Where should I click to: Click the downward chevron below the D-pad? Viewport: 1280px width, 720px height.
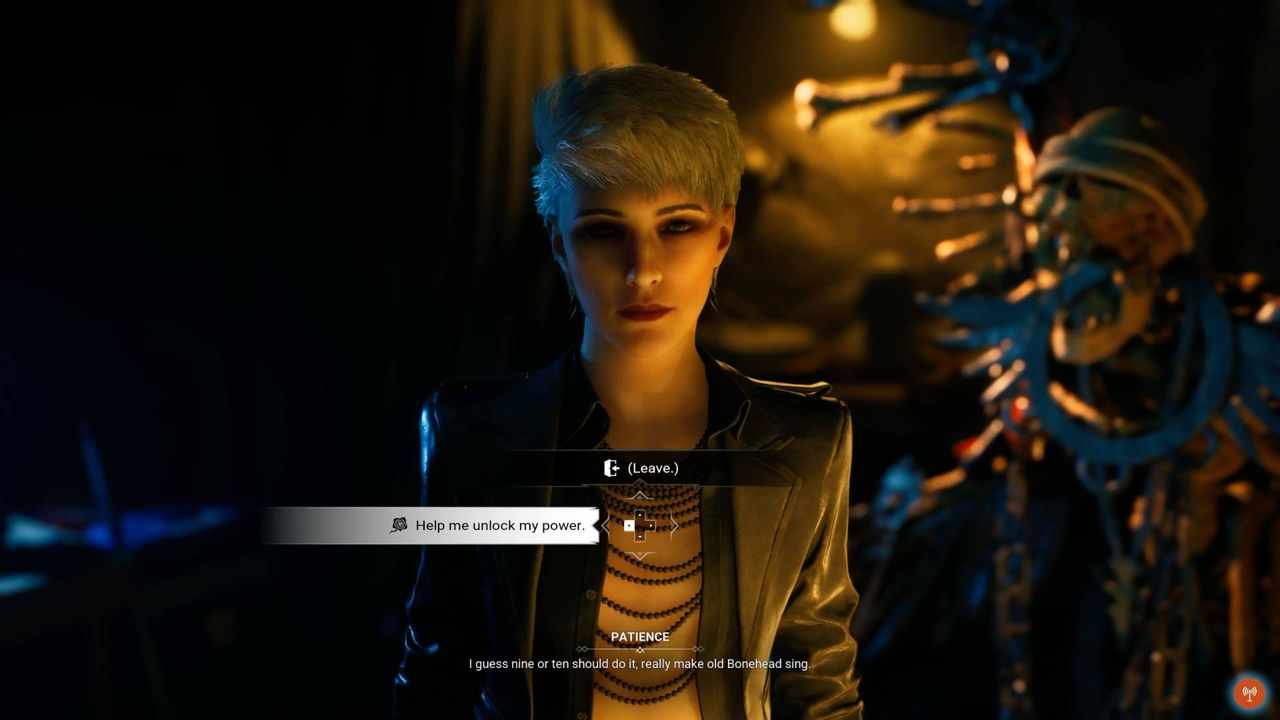(x=640, y=556)
